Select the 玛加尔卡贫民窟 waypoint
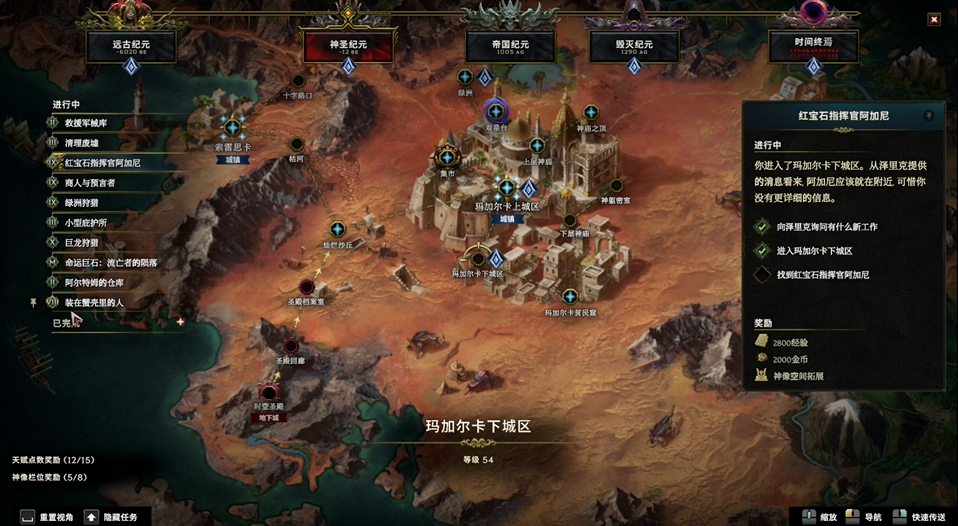 tap(570, 296)
